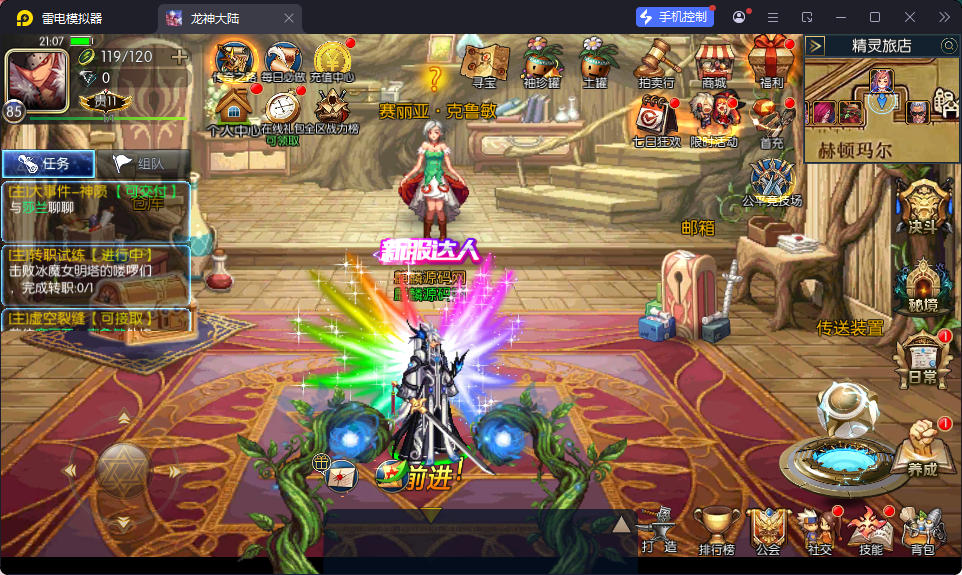This screenshot has width=962, height=575.
Task: Open the 技能 skills book
Action: pos(869,529)
